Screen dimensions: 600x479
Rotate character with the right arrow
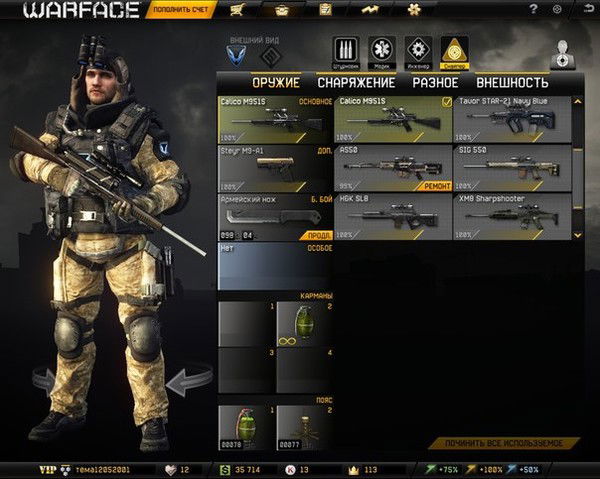(187, 381)
